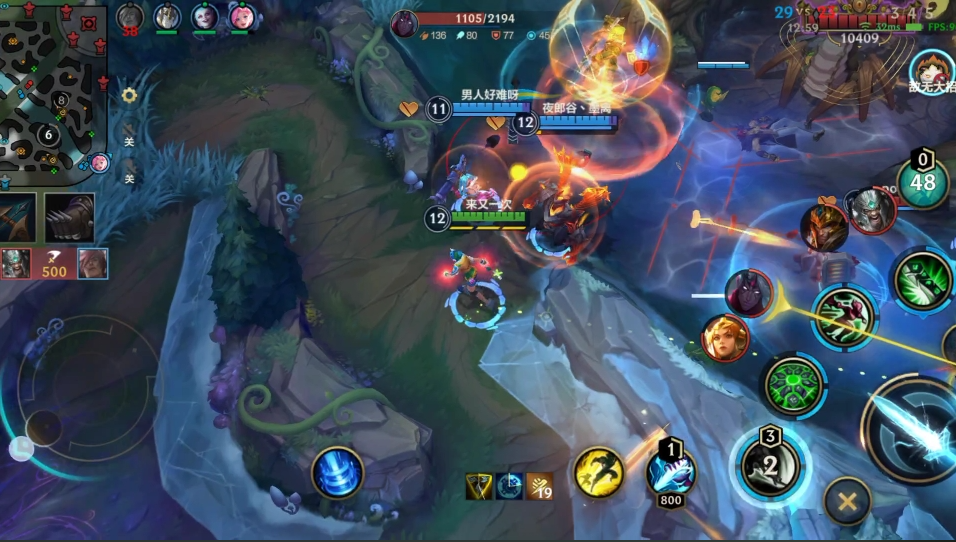Cancel the current ability with the X button
This screenshot has width=956, height=542.
tap(847, 500)
